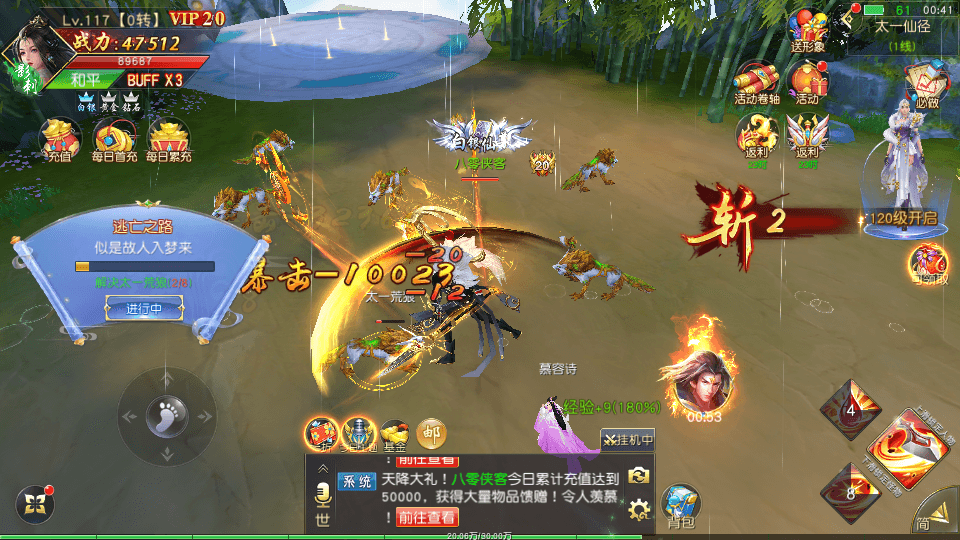
Task: Claim the 可领取 reward icon
Action: pyautogui.click(x=928, y=264)
